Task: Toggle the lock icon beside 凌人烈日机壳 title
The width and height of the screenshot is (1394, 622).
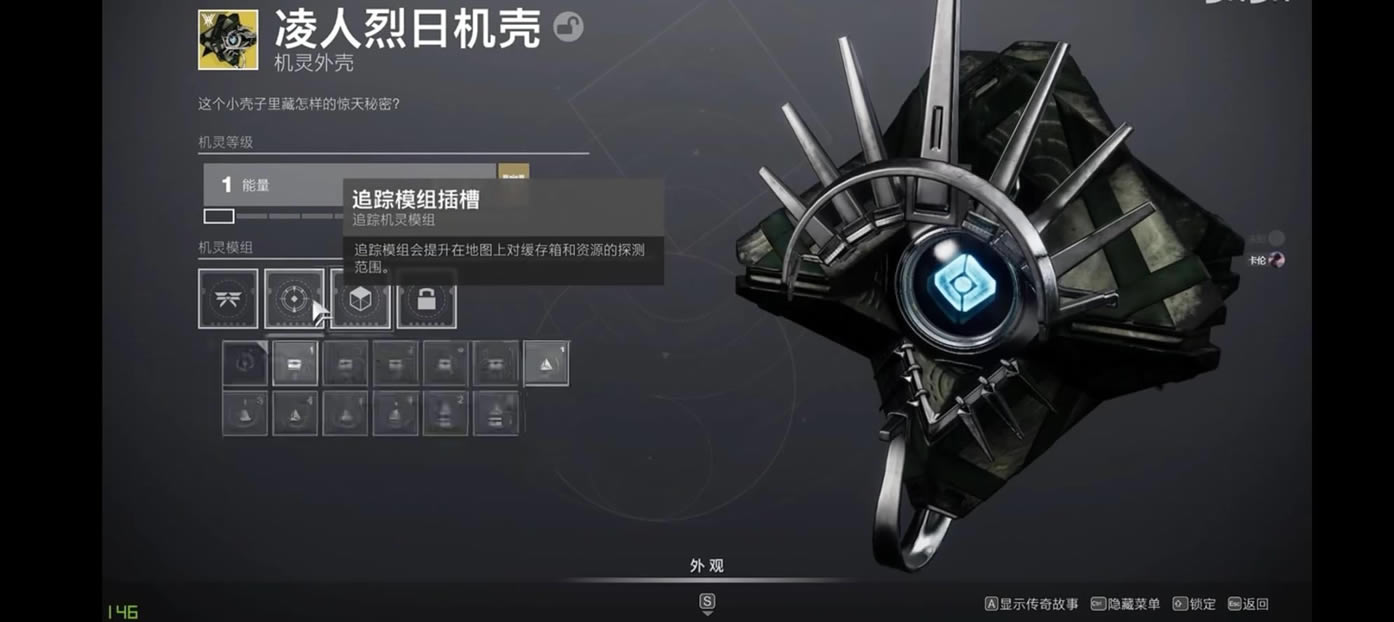Action: click(568, 27)
